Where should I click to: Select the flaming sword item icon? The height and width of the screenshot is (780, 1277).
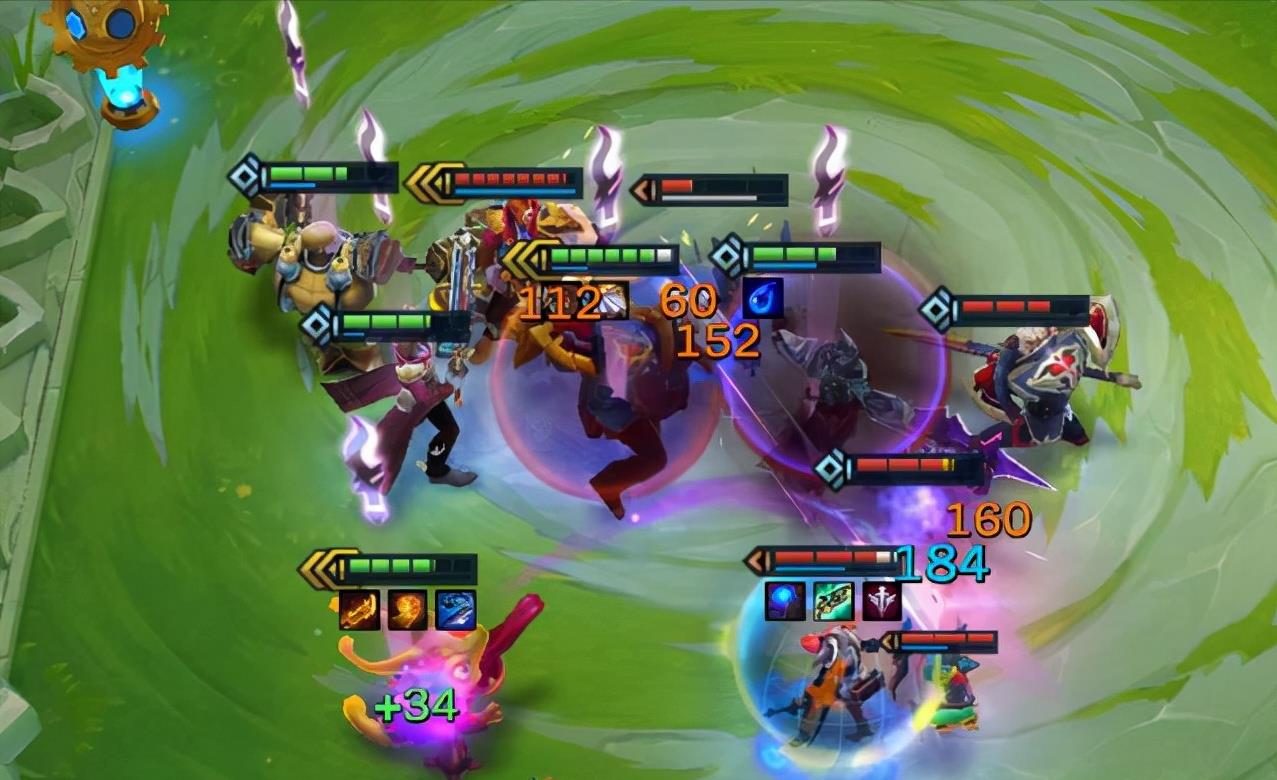pos(360,610)
